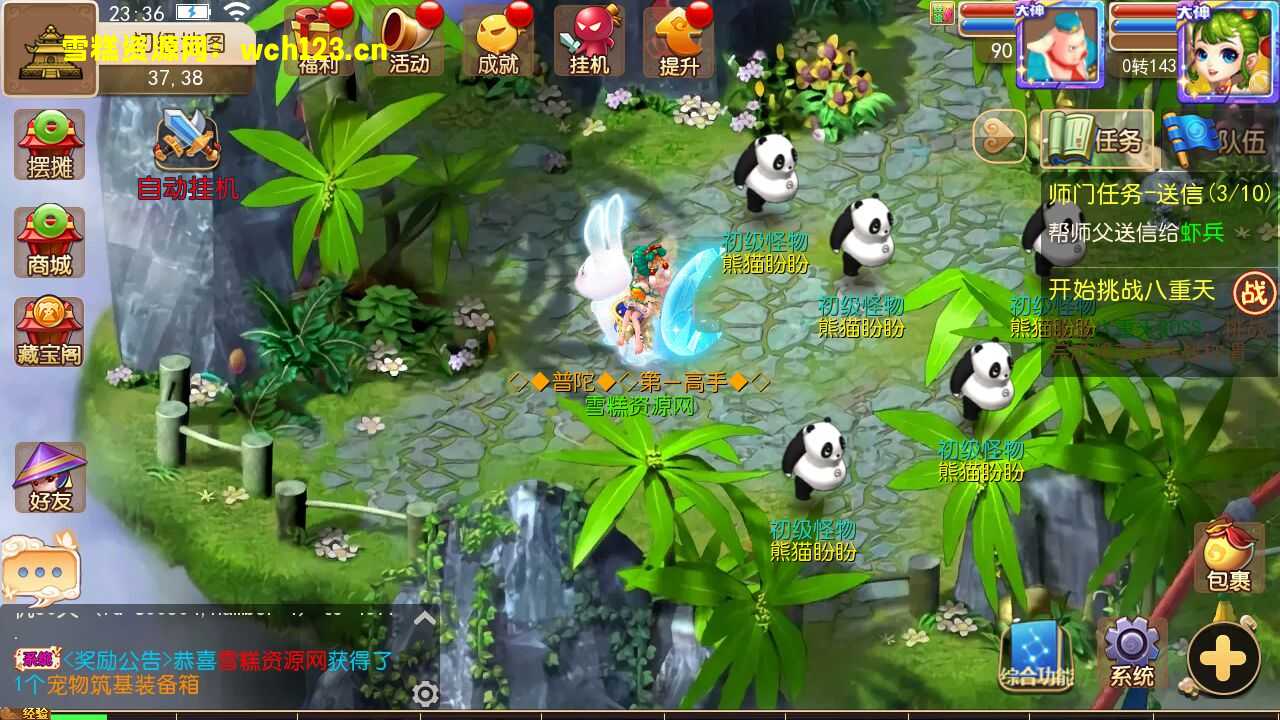This screenshot has height=720, width=1280.
Task: Open the 提升 upgrade arrow icon
Action: coord(679,42)
